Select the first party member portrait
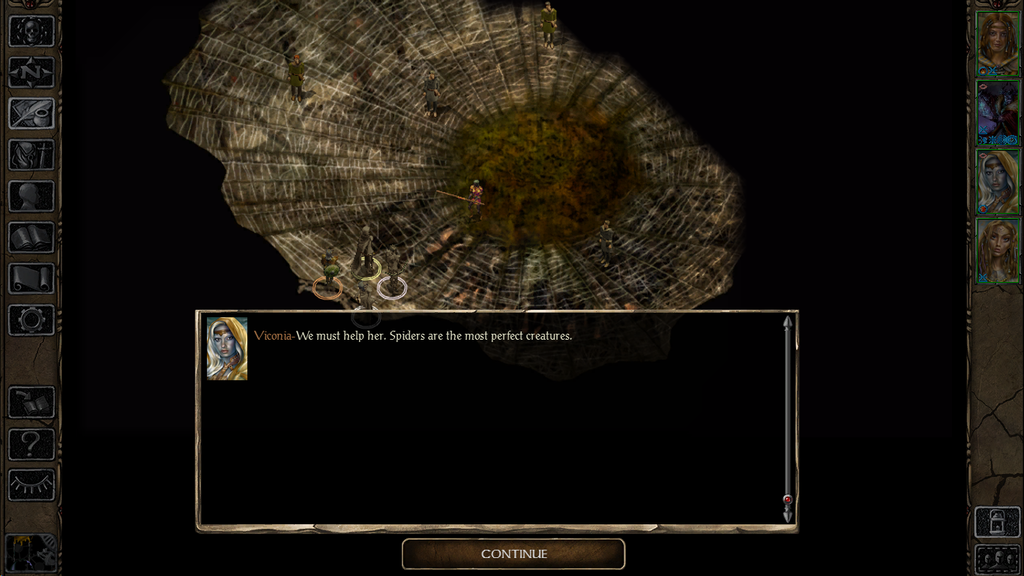 point(997,44)
